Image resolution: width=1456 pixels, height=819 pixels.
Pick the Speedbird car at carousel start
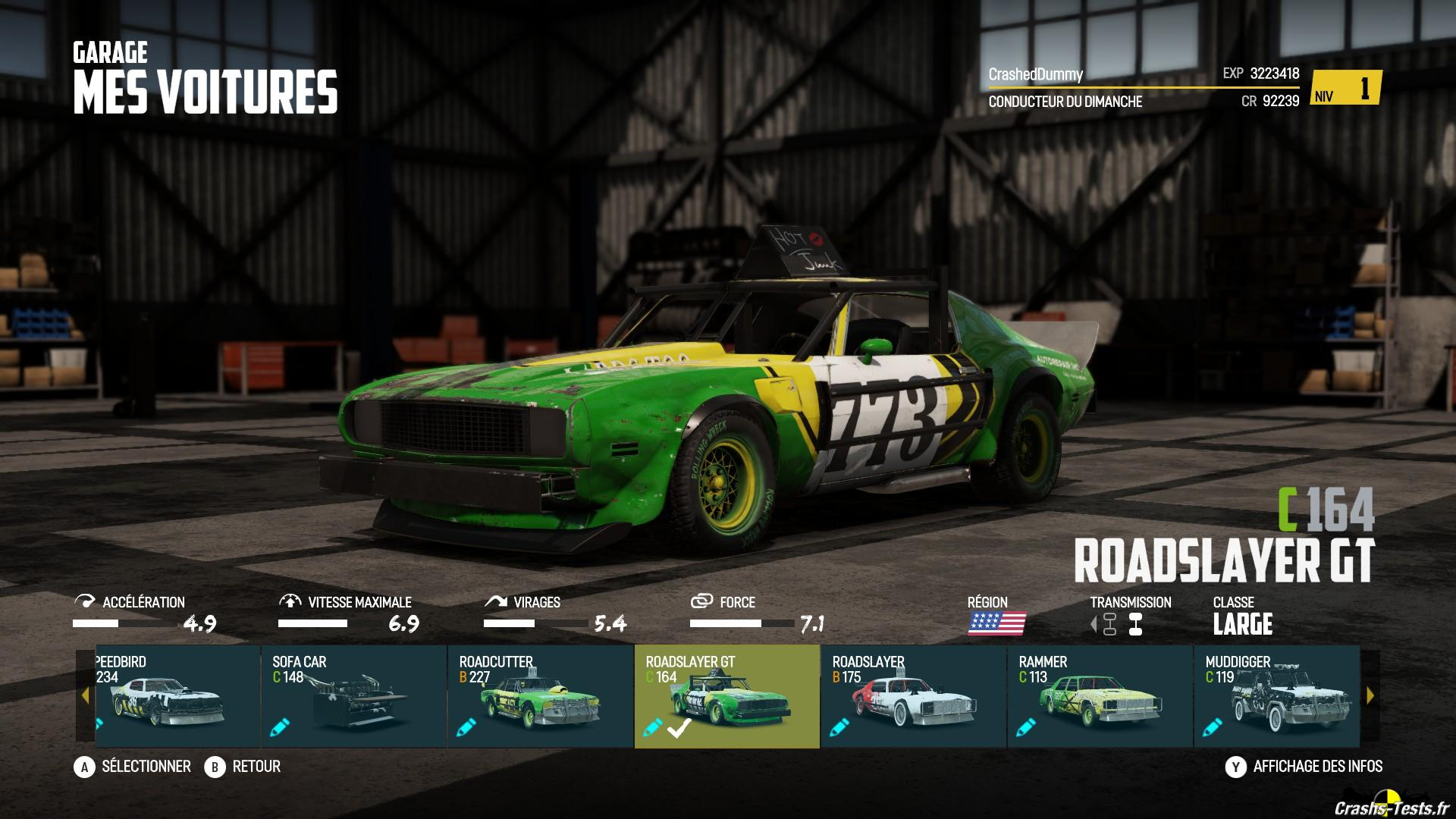pyautogui.click(x=177, y=696)
